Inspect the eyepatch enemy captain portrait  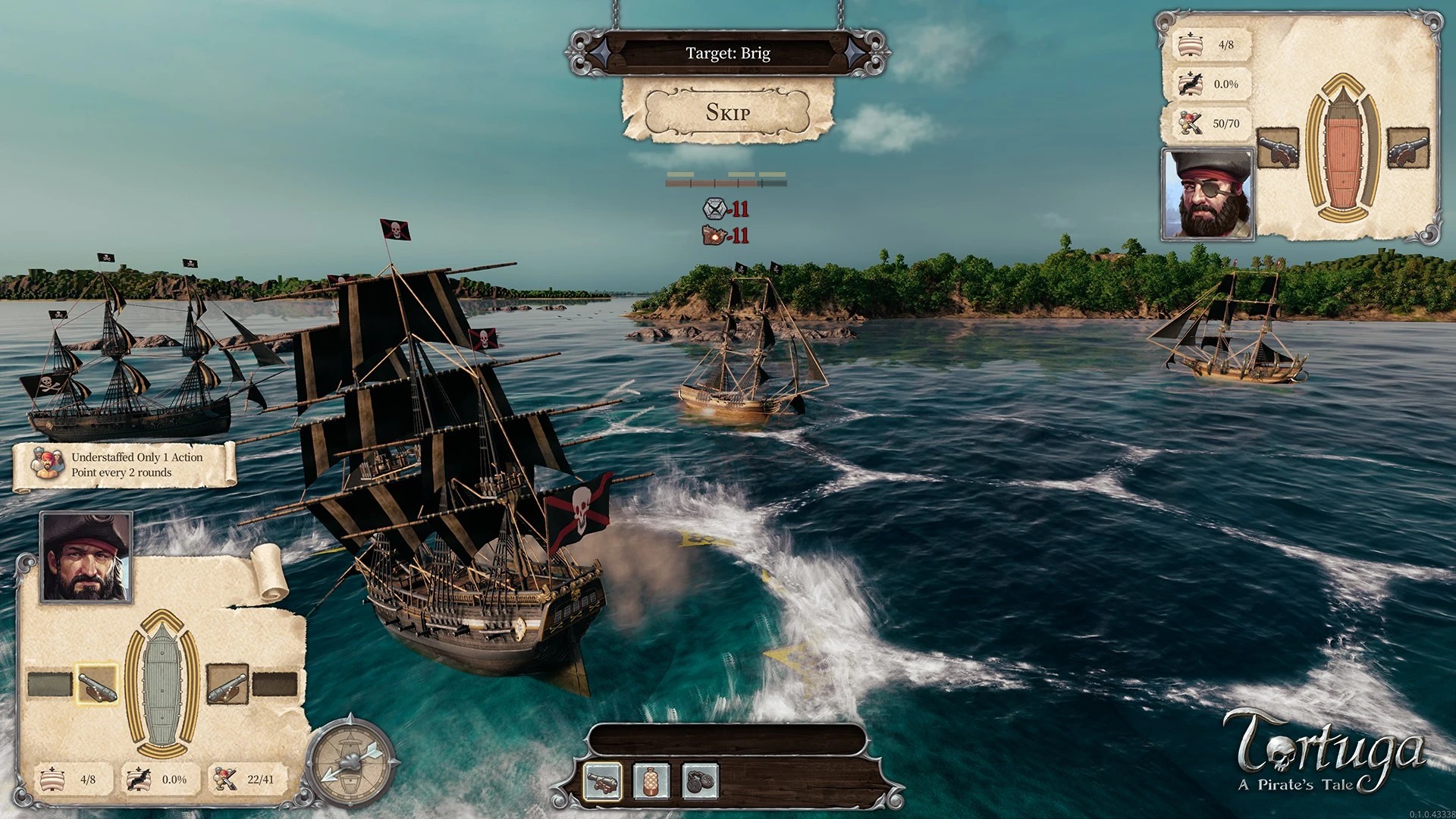click(1208, 194)
